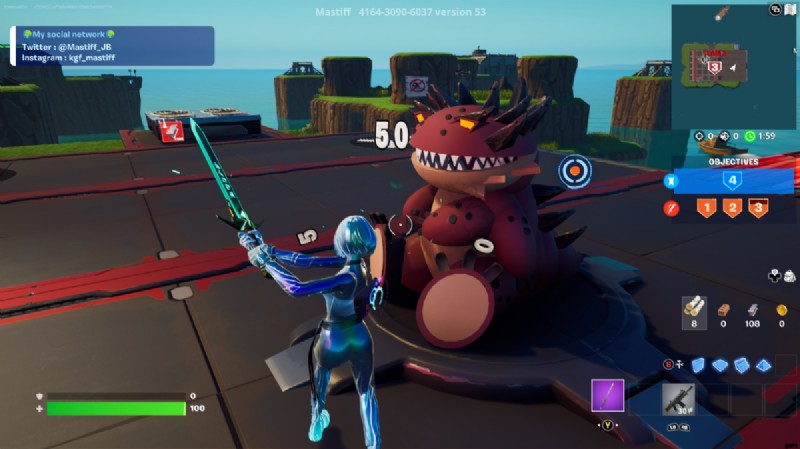
Task: Click the map icon above the minimap
Action: [776, 9]
